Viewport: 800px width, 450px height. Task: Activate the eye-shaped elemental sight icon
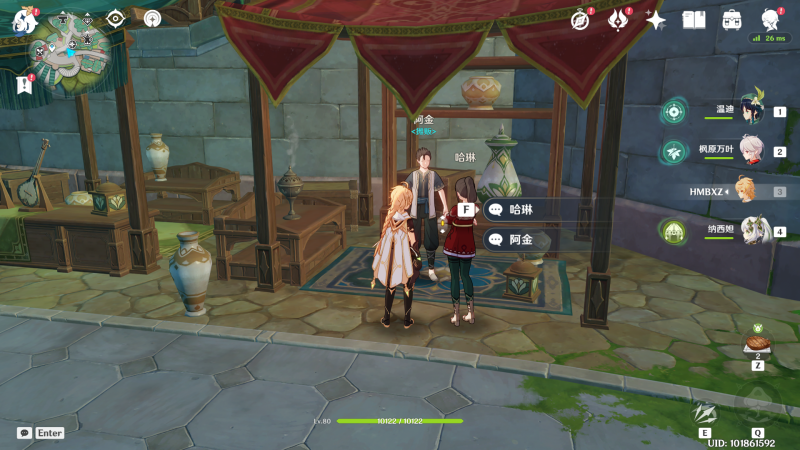click(x=115, y=18)
